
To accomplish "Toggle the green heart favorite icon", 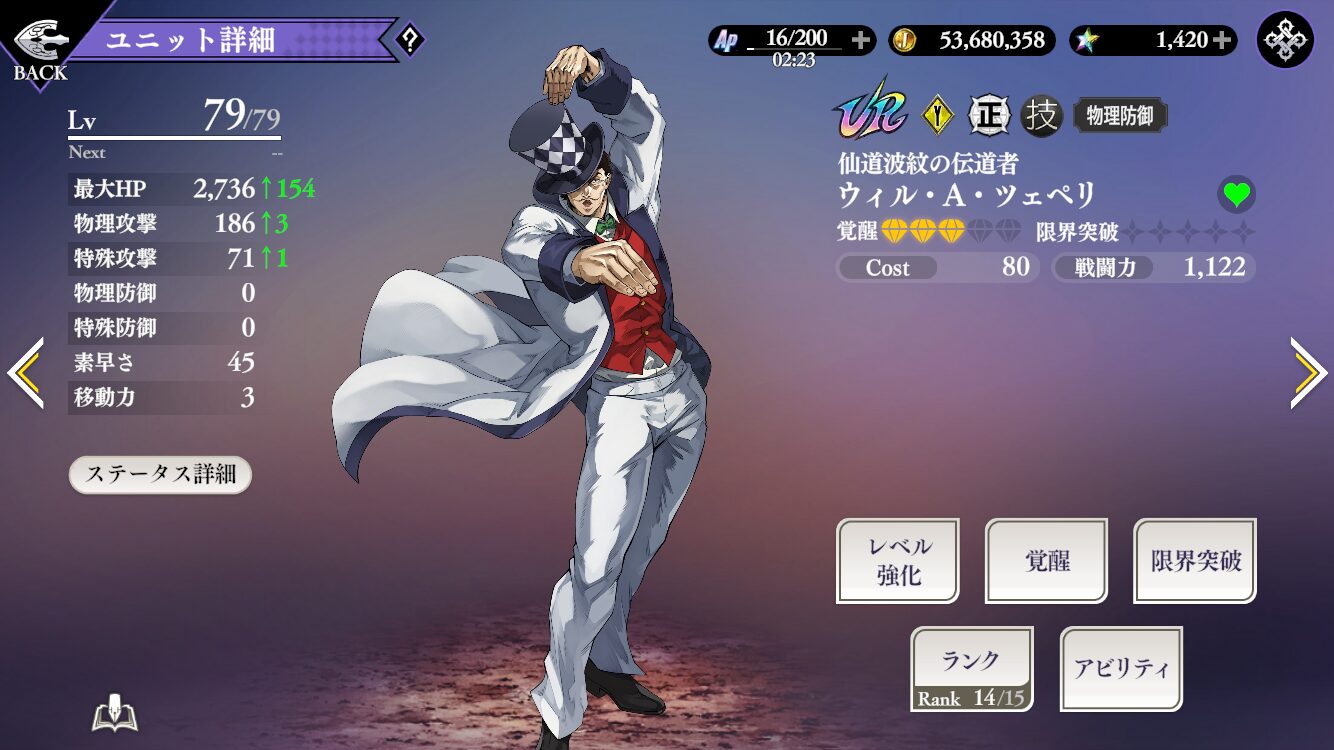I will [1236, 194].
